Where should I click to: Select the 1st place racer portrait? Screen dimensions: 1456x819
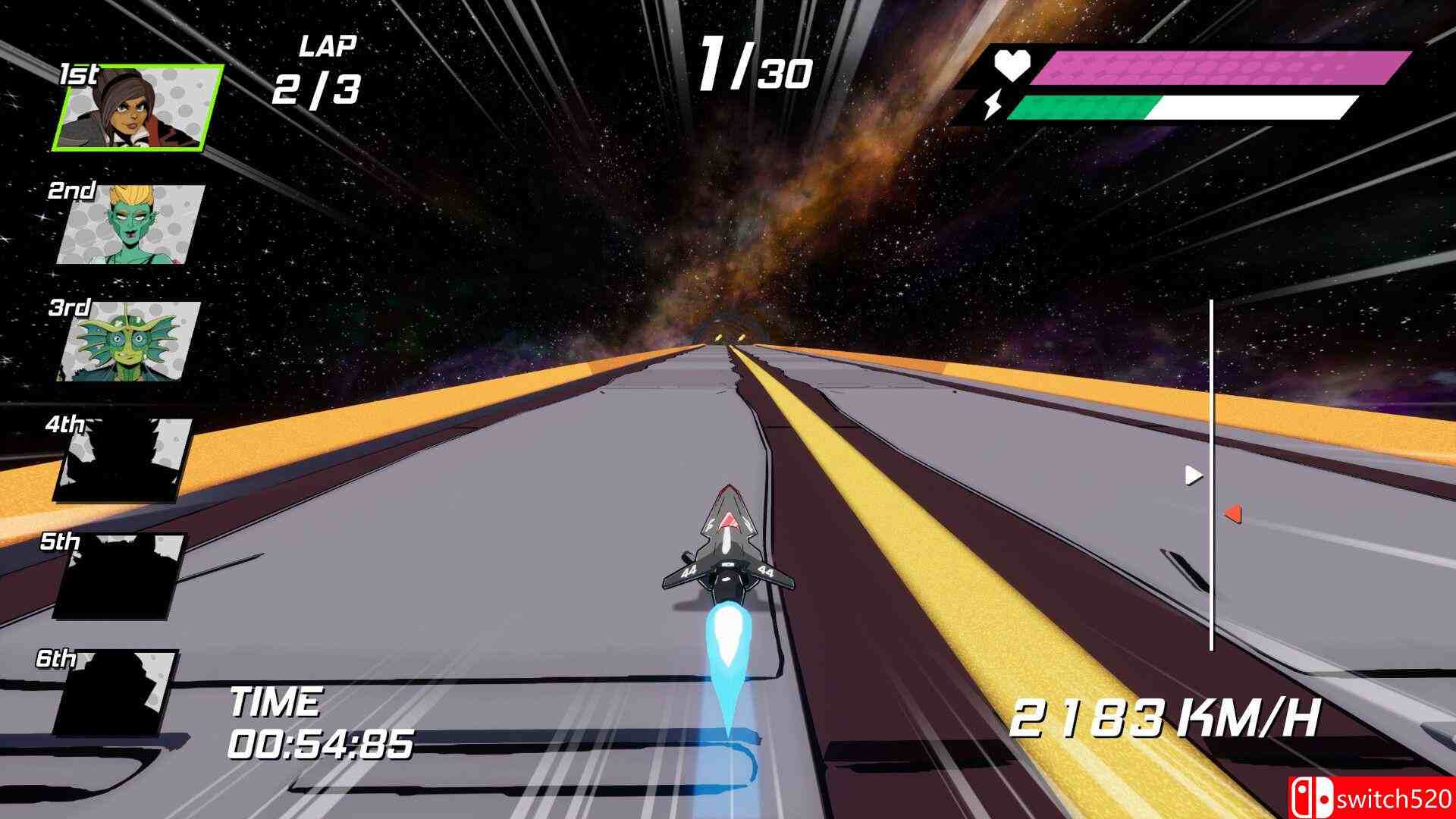[139, 108]
